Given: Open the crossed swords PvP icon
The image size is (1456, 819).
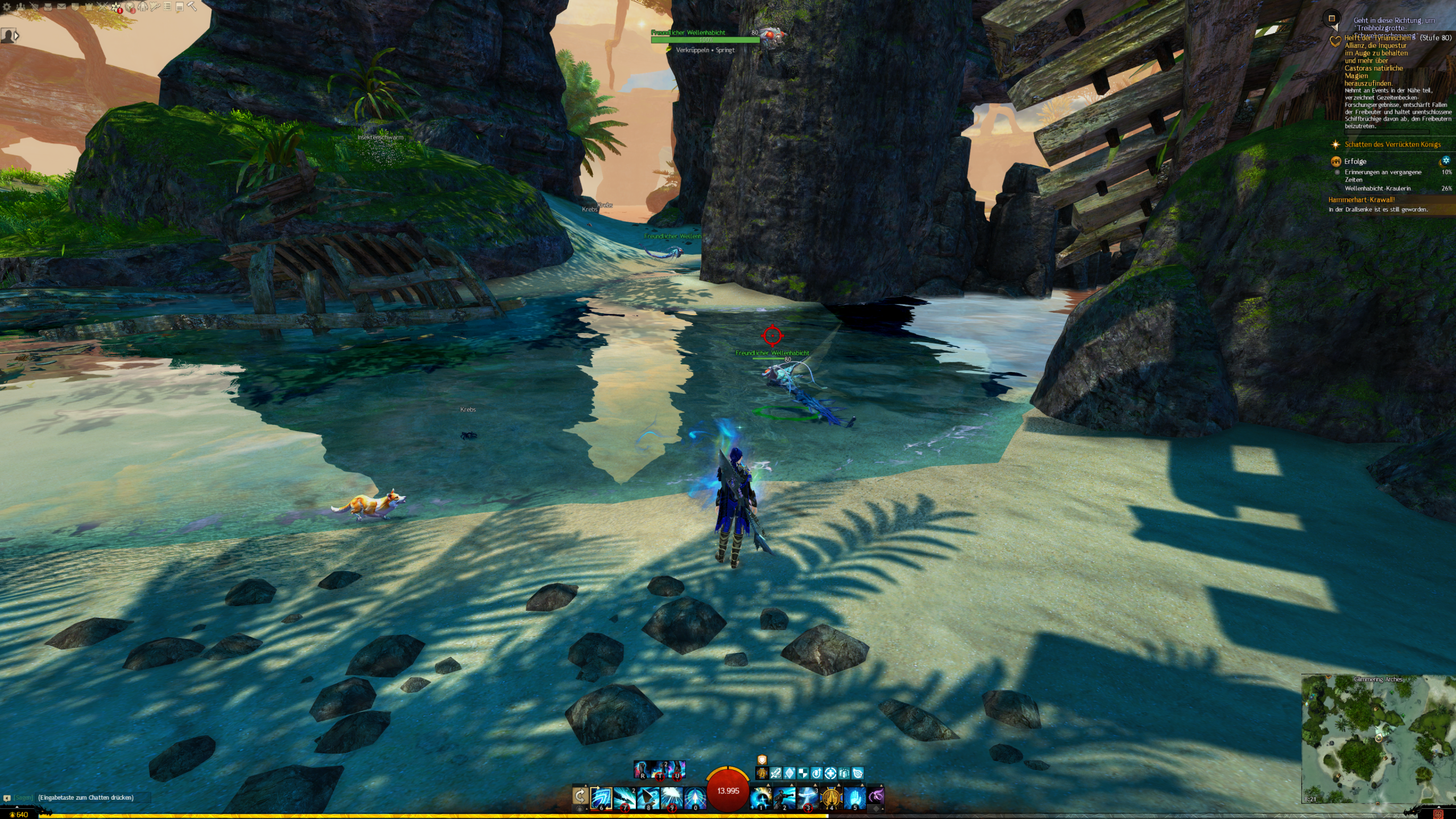Looking at the screenshot, I should click(102, 7).
